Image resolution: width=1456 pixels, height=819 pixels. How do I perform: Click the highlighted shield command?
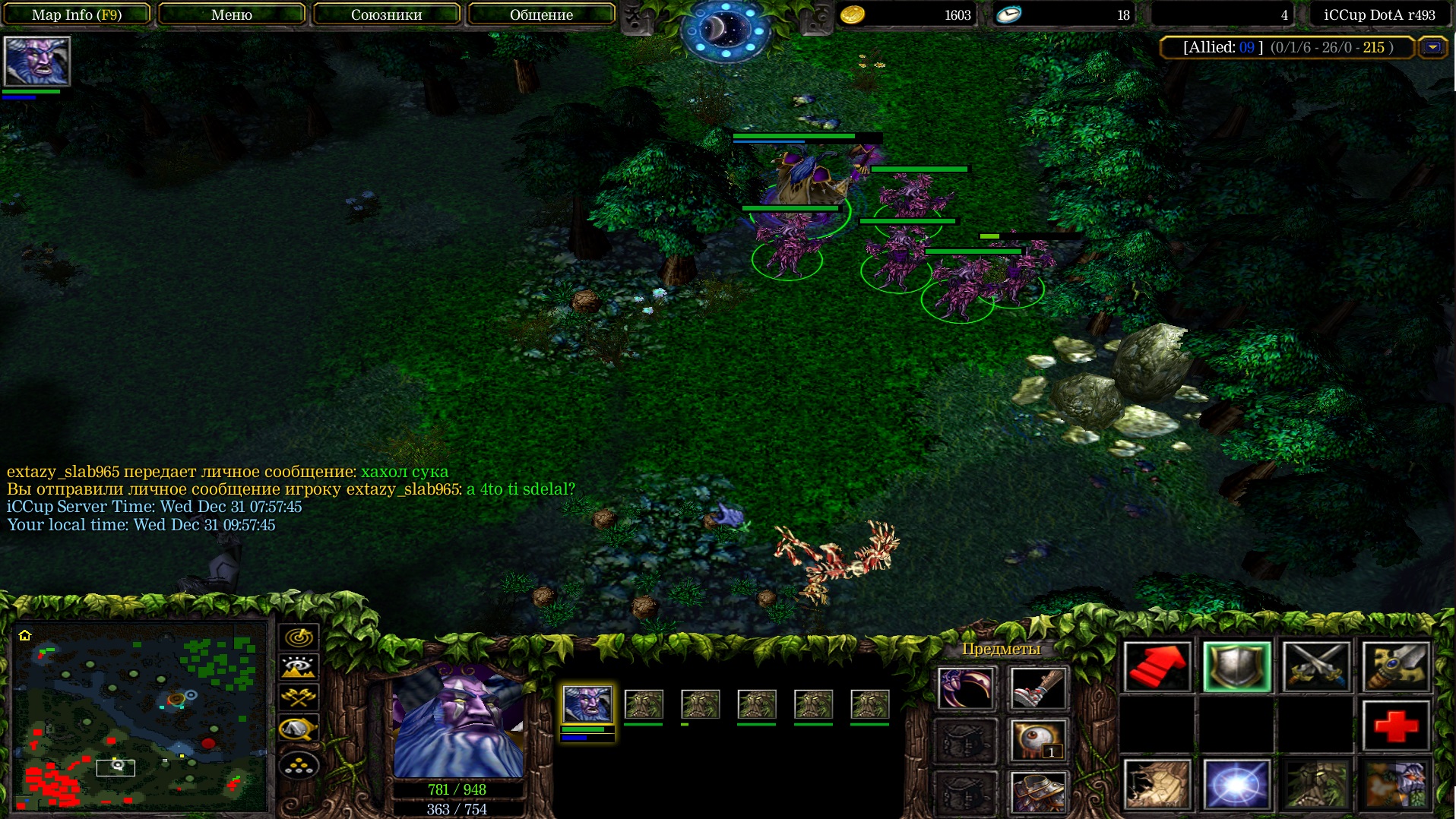point(1236,666)
